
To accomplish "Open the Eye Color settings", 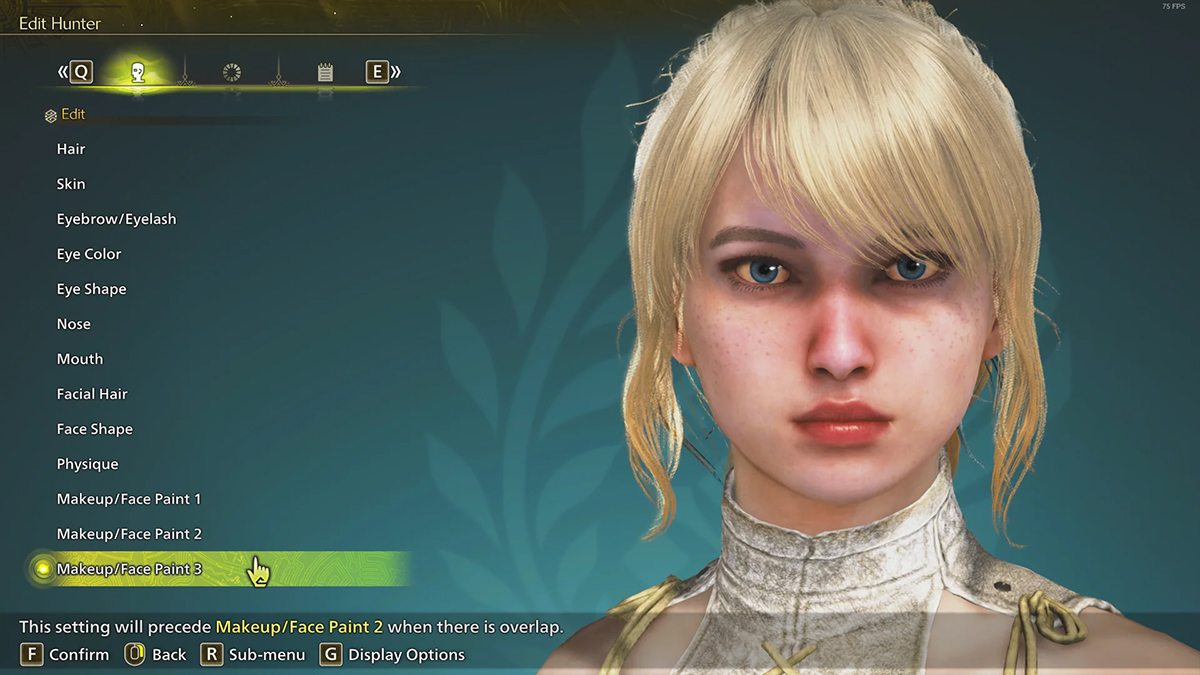I will click(89, 254).
